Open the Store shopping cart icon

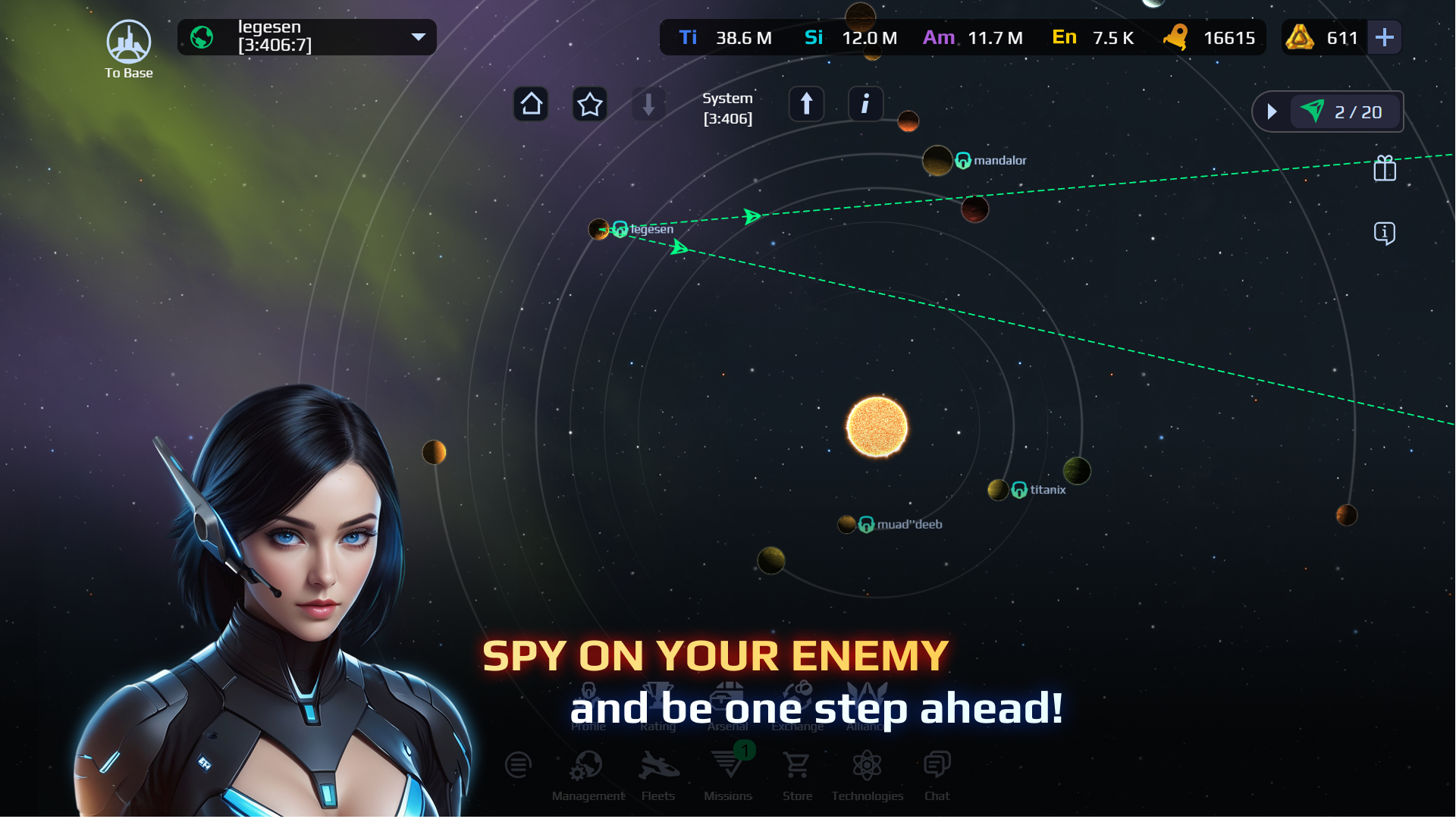pyautogui.click(x=797, y=766)
